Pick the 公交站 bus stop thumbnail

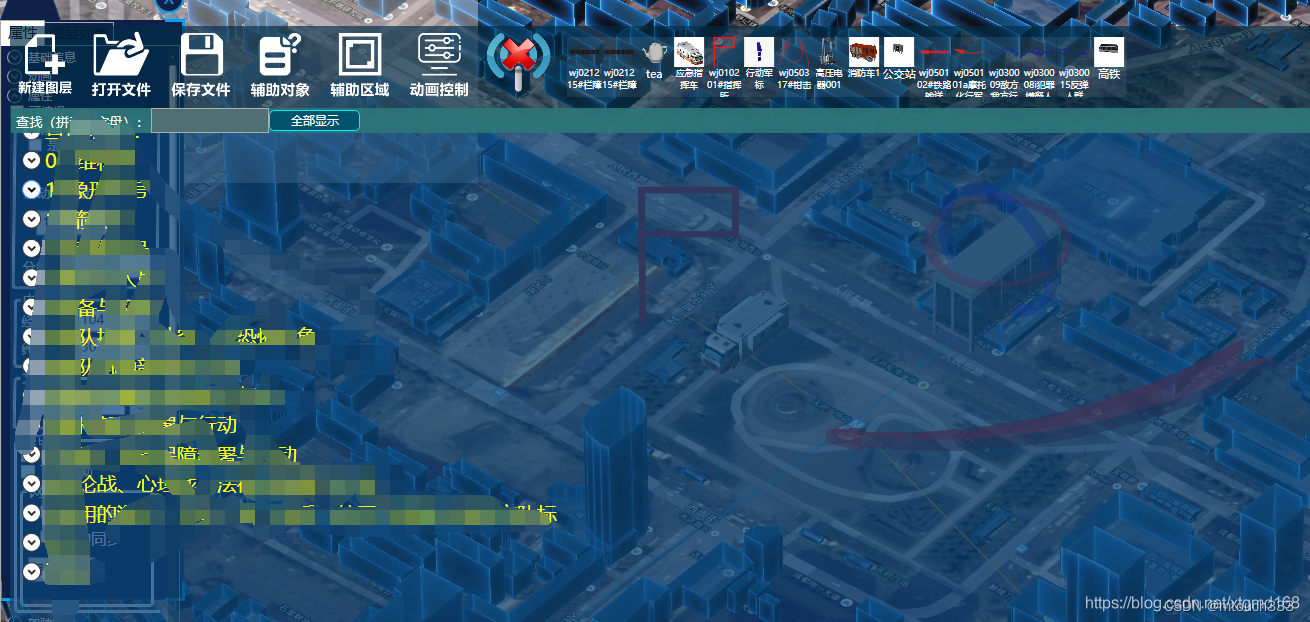pyautogui.click(x=899, y=52)
